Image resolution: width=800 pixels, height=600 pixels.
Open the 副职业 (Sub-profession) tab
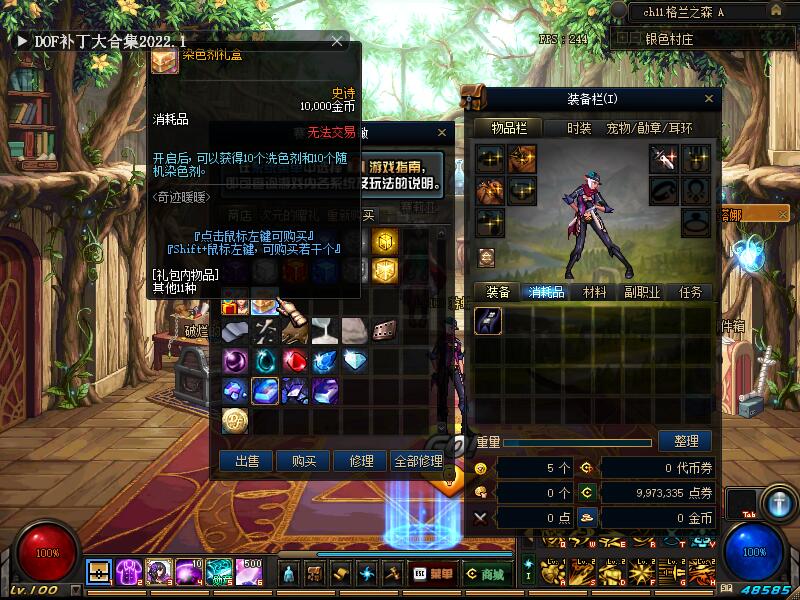642,292
